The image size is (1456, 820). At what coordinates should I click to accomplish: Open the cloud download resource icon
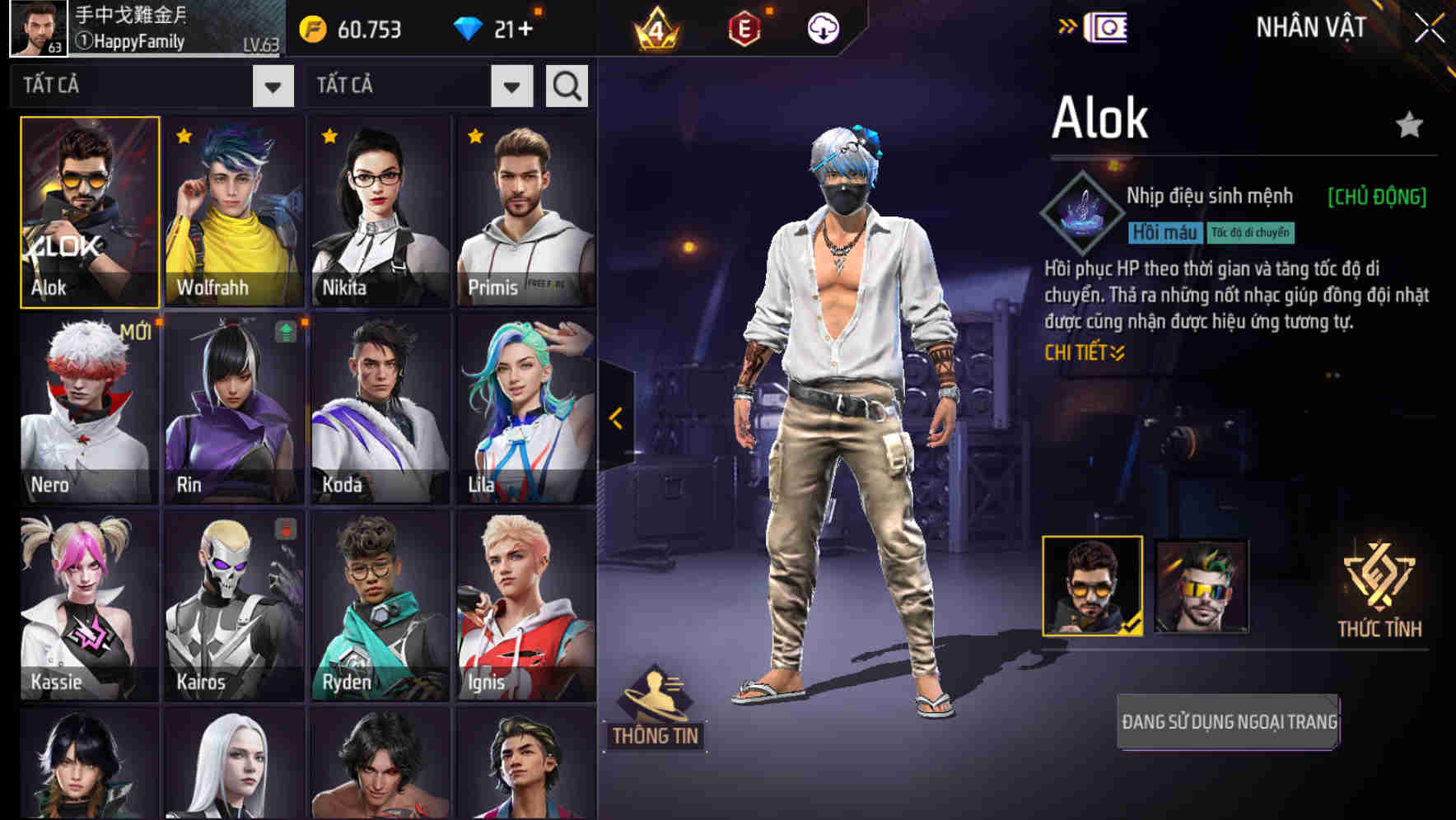click(820, 28)
